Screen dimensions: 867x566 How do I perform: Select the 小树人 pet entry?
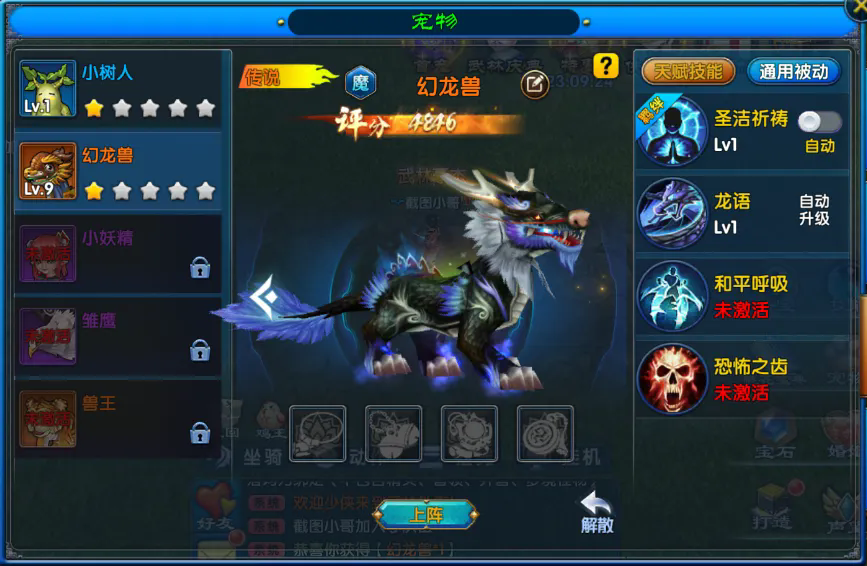click(120, 90)
